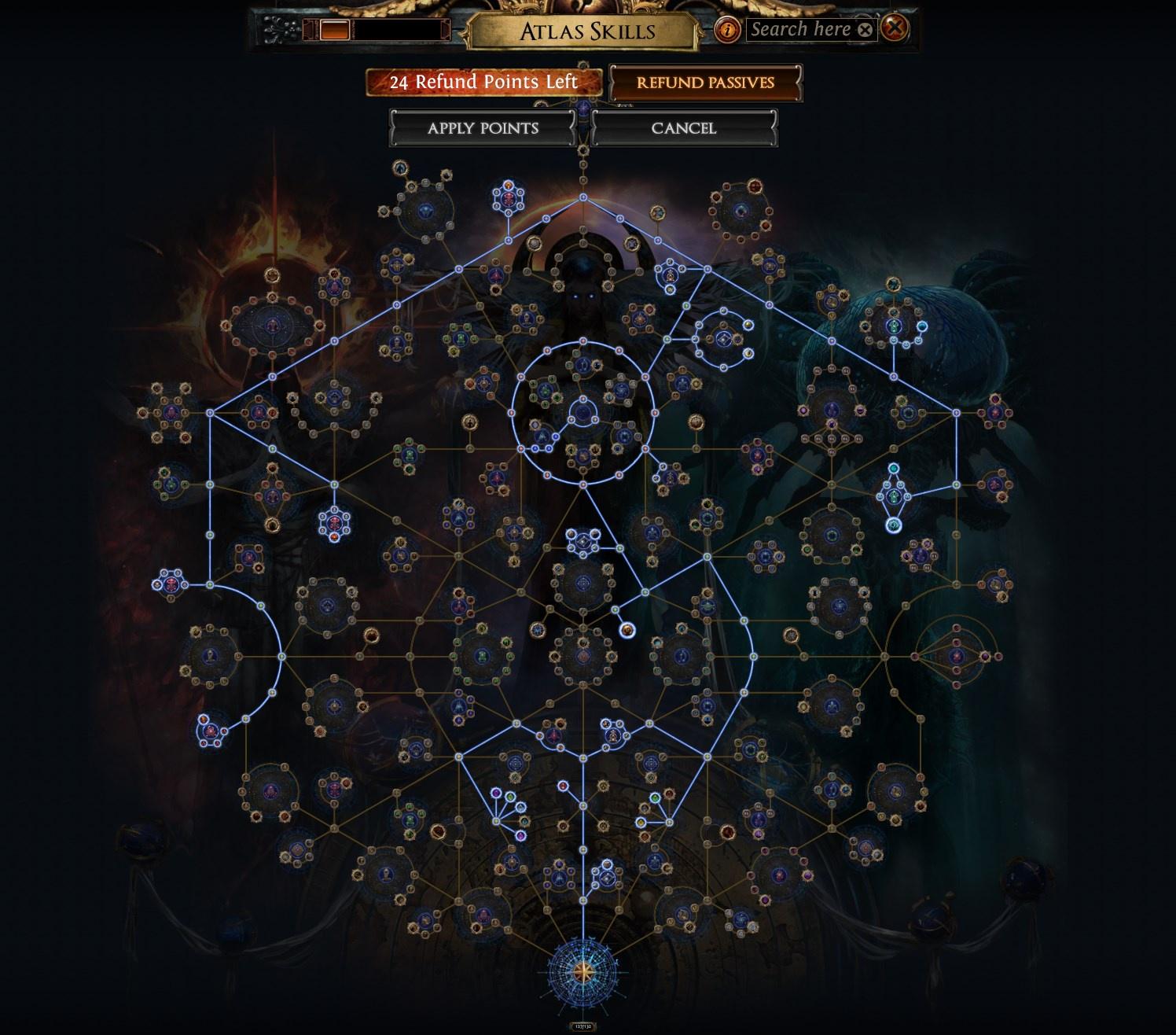
Task: Select the orange gem node in the left cluster
Action: [x=334, y=537]
